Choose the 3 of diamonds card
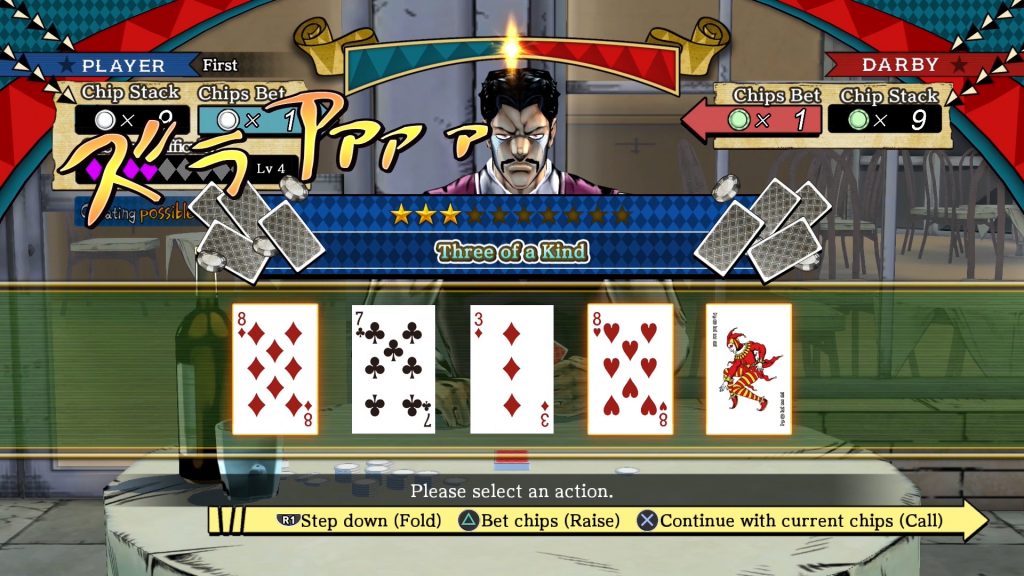 [x=511, y=369]
